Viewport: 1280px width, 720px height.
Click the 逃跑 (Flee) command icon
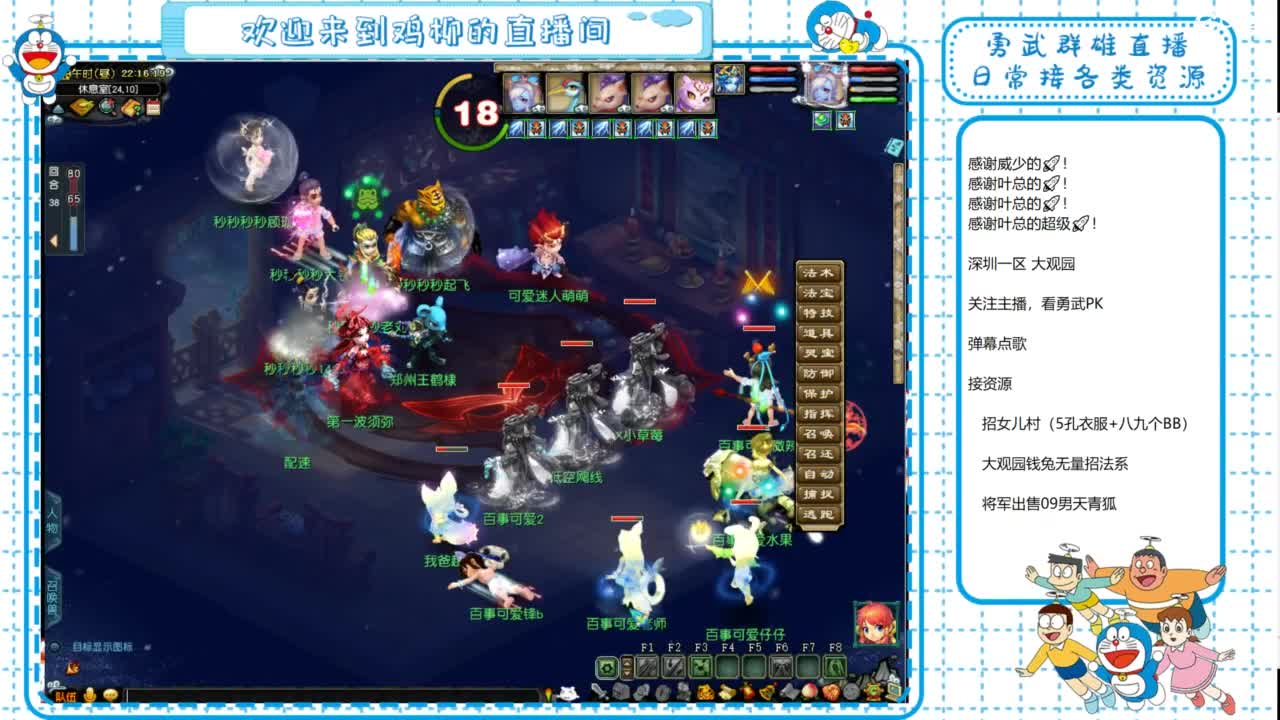click(x=818, y=512)
